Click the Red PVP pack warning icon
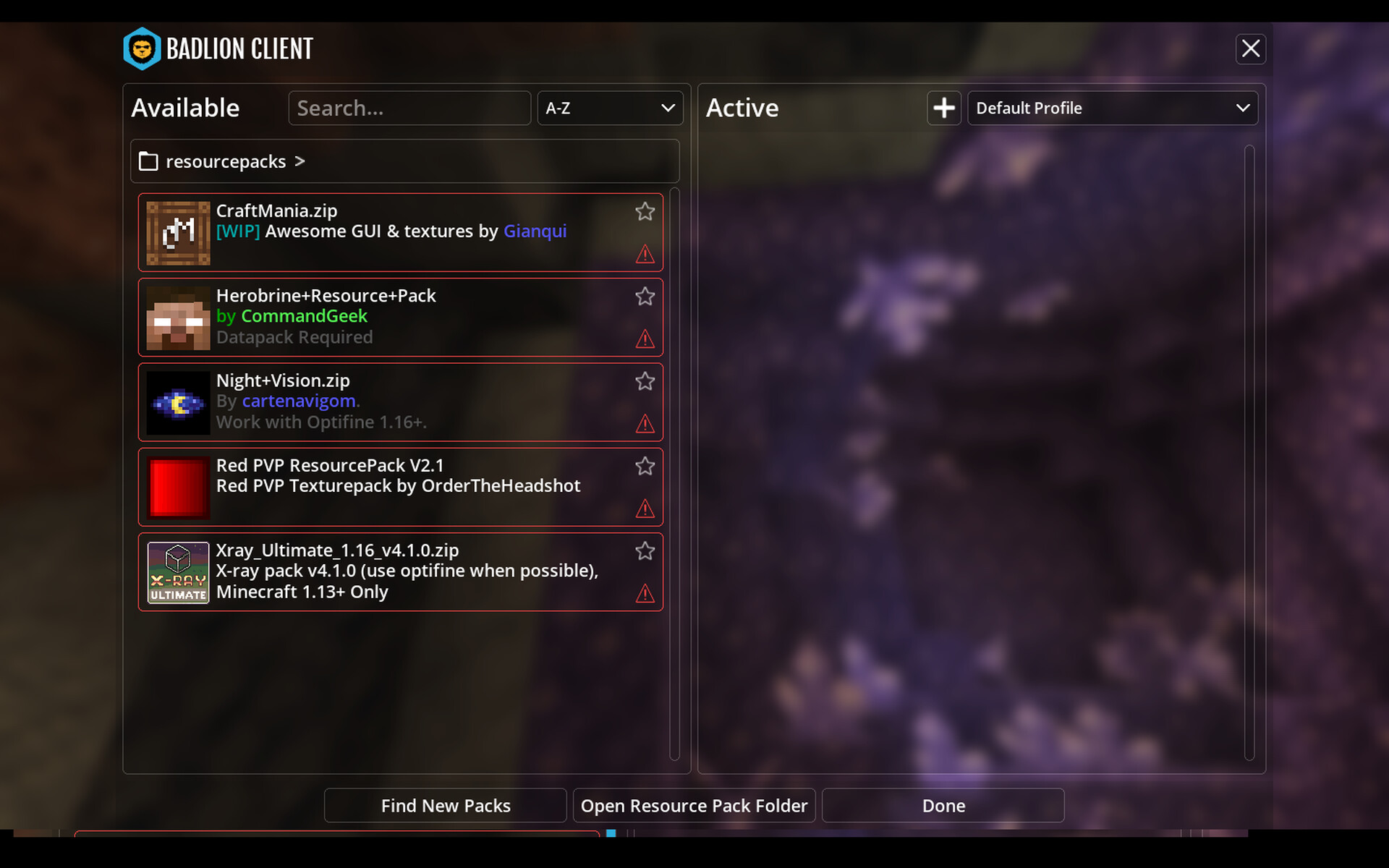The height and width of the screenshot is (868, 1389). (645, 509)
